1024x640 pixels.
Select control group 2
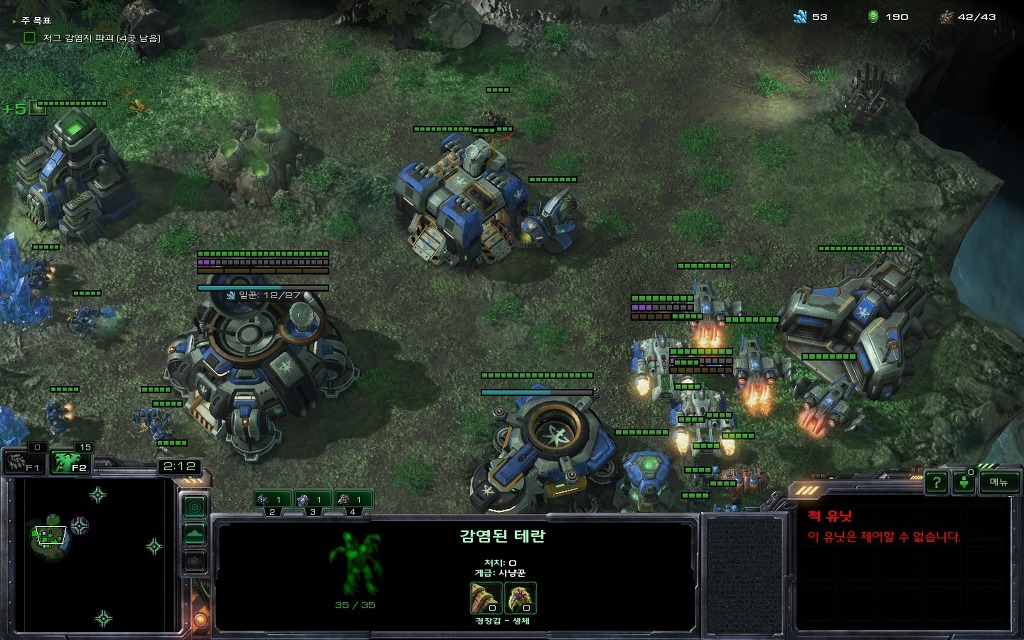pos(272,499)
